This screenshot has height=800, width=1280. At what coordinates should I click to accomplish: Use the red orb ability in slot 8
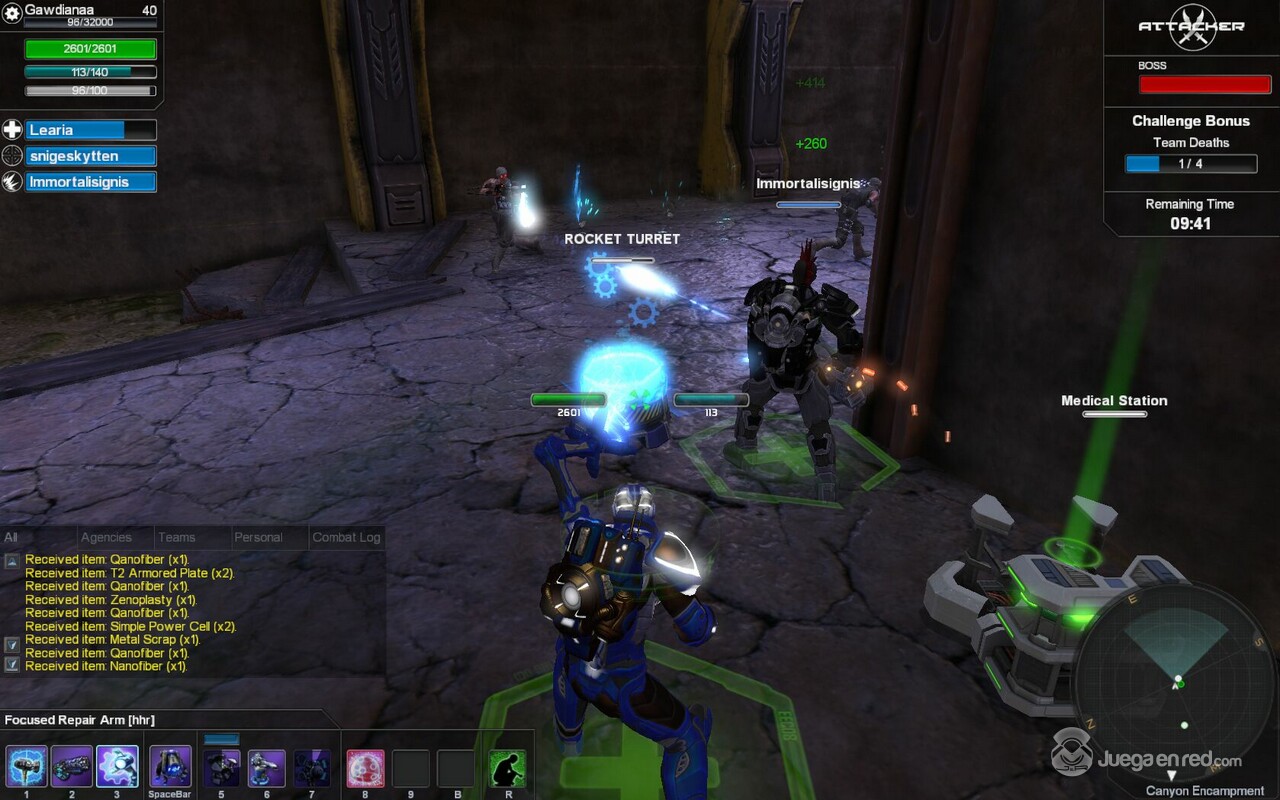coord(365,768)
